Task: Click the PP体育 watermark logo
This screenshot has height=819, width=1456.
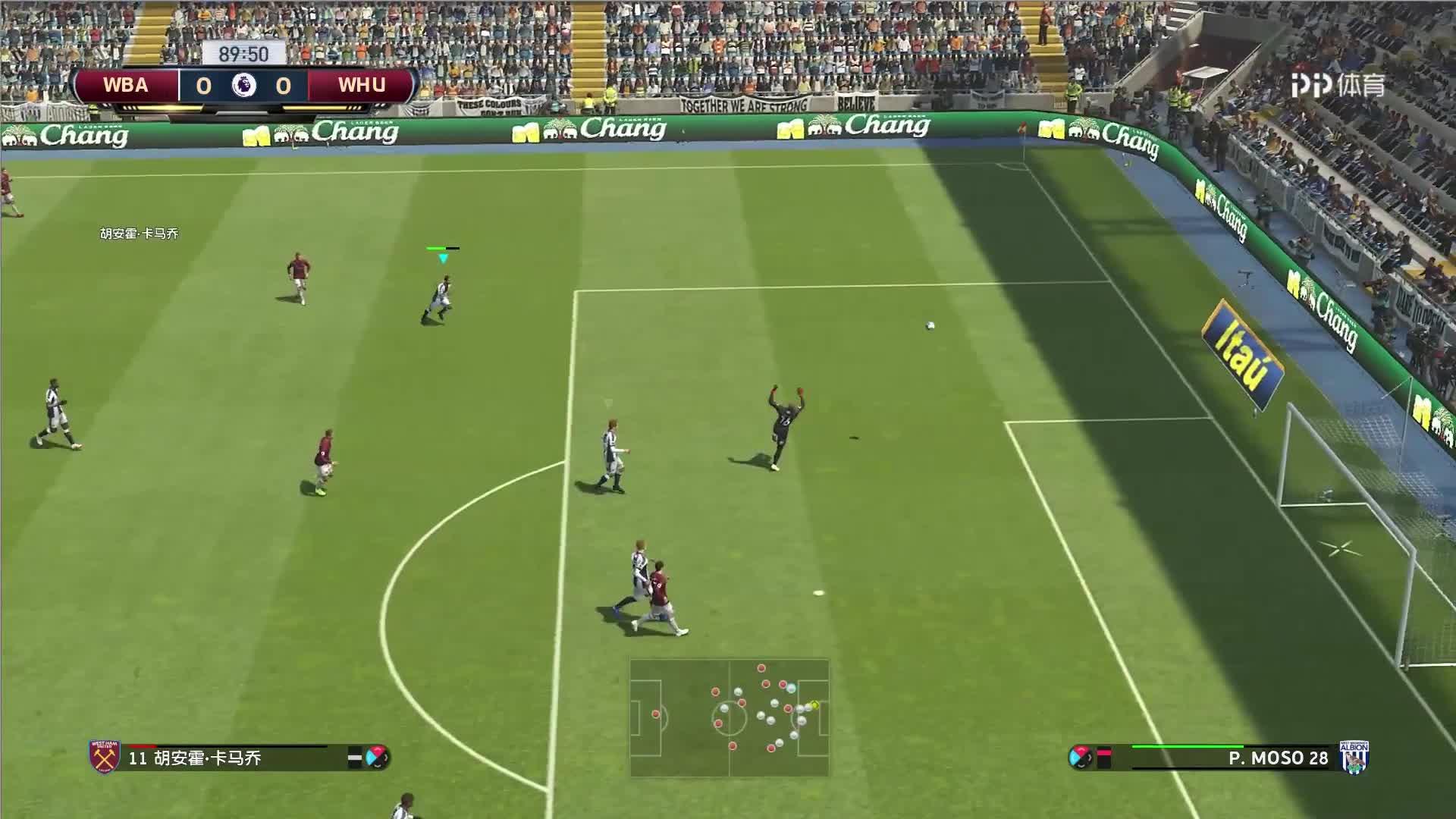Action: click(x=1338, y=86)
